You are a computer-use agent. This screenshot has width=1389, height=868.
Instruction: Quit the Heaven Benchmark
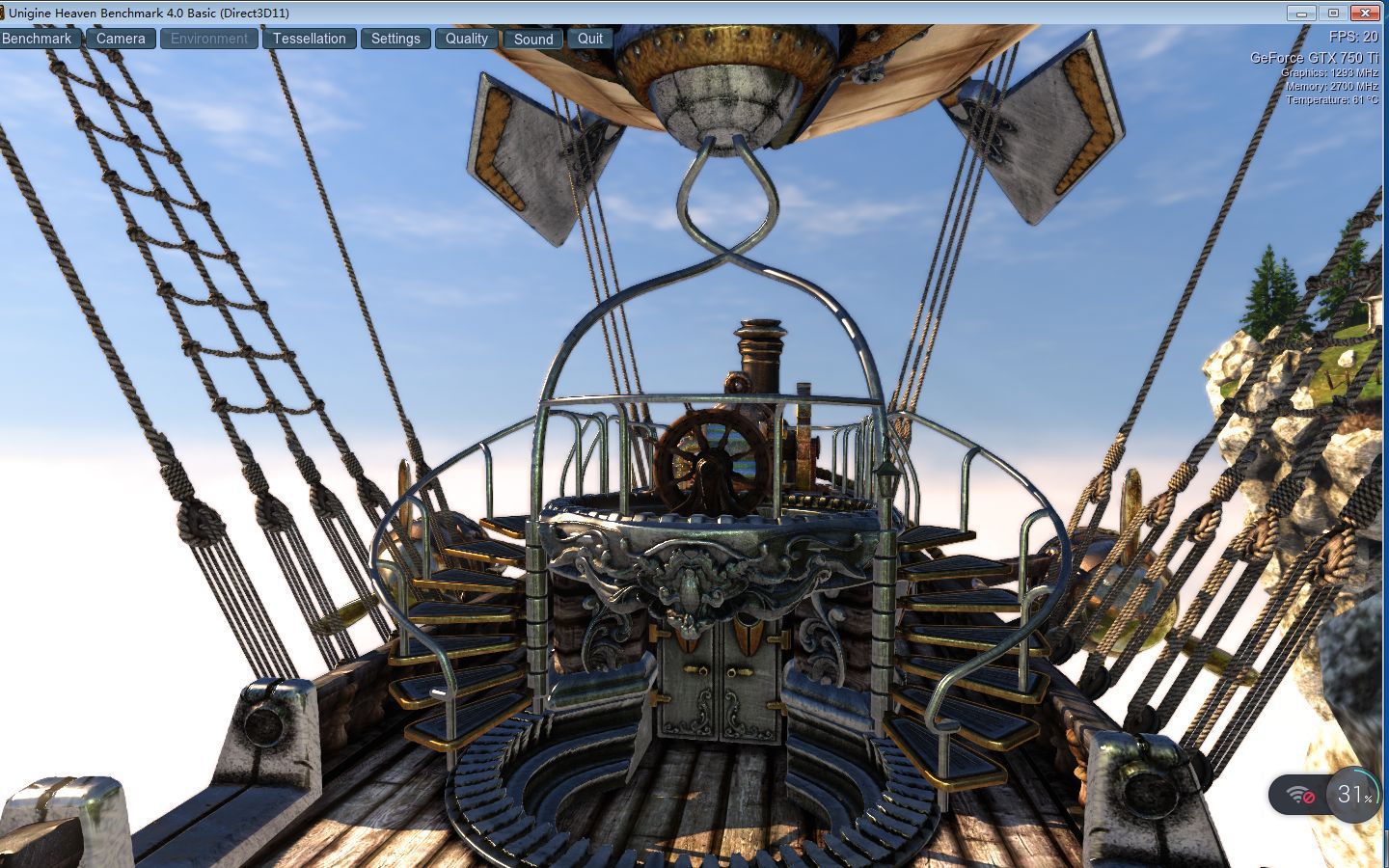click(590, 39)
